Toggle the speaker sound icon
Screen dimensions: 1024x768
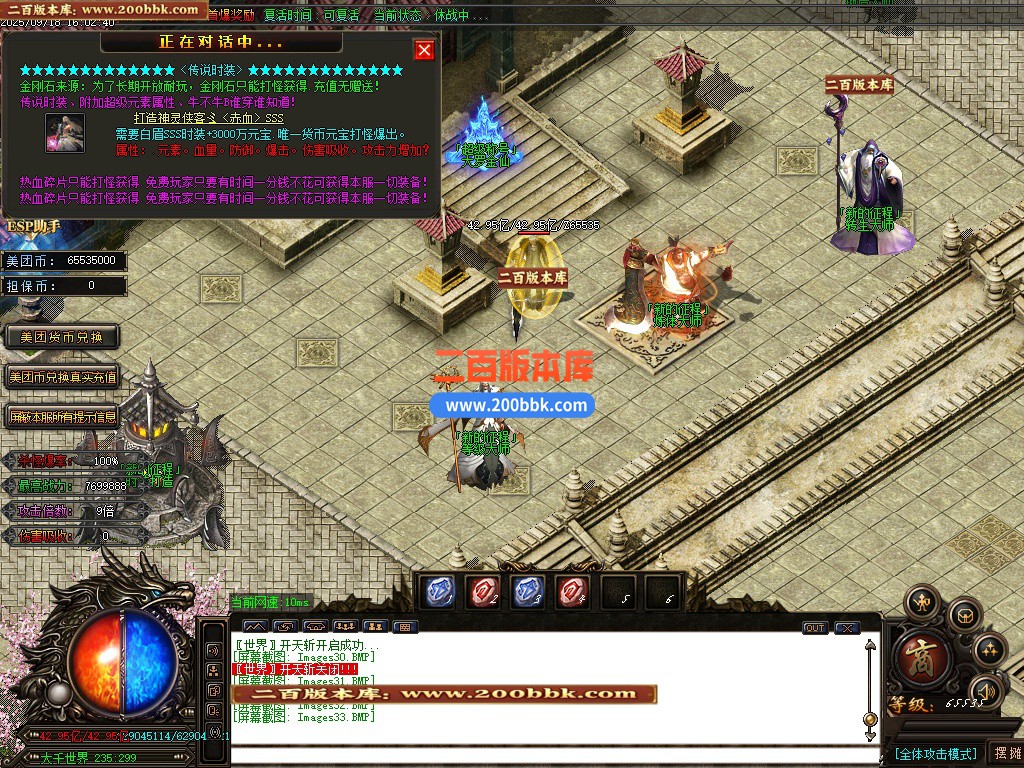(987, 690)
